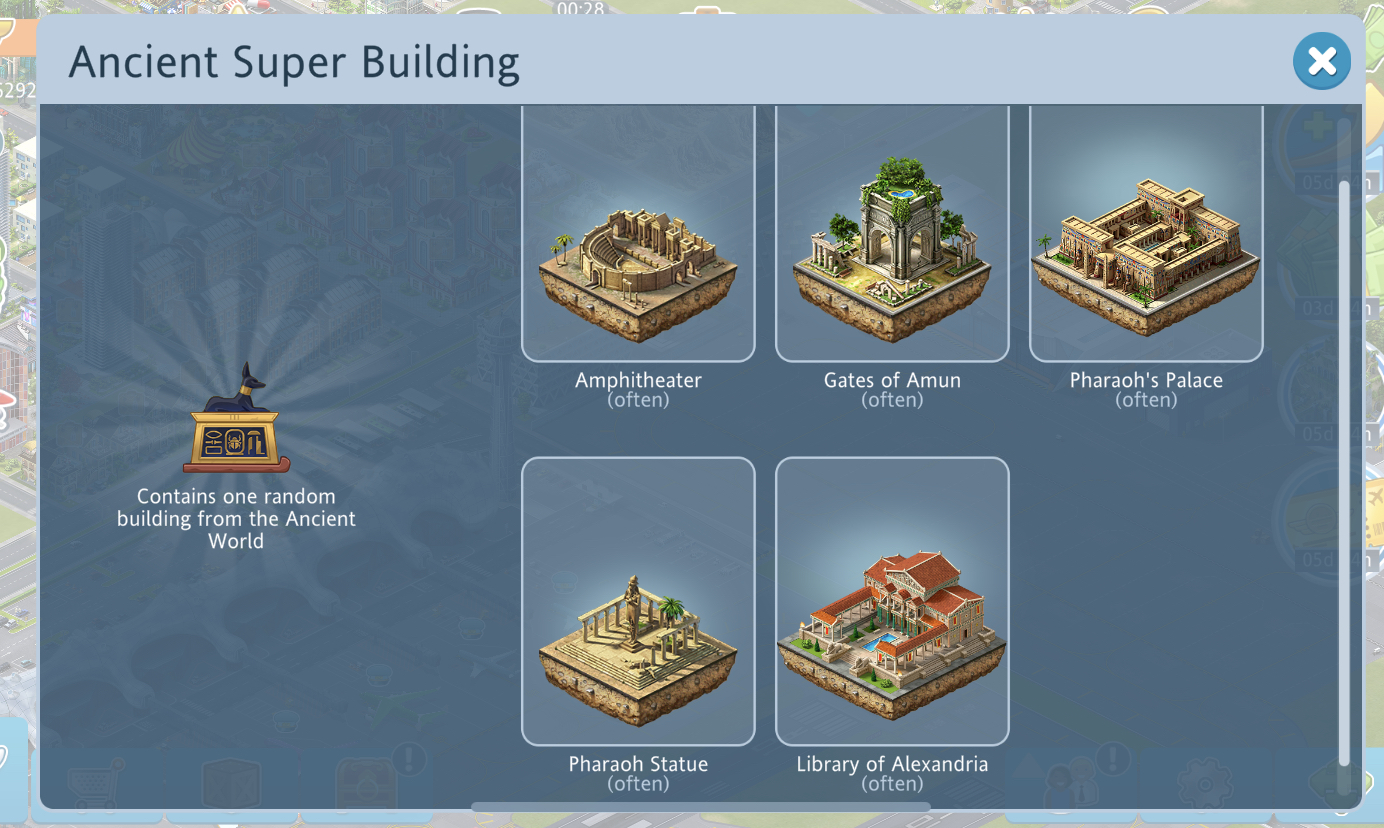Close the Ancient Super Building dialog
Viewport: 1384px width, 828px height.
point(1321,62)
